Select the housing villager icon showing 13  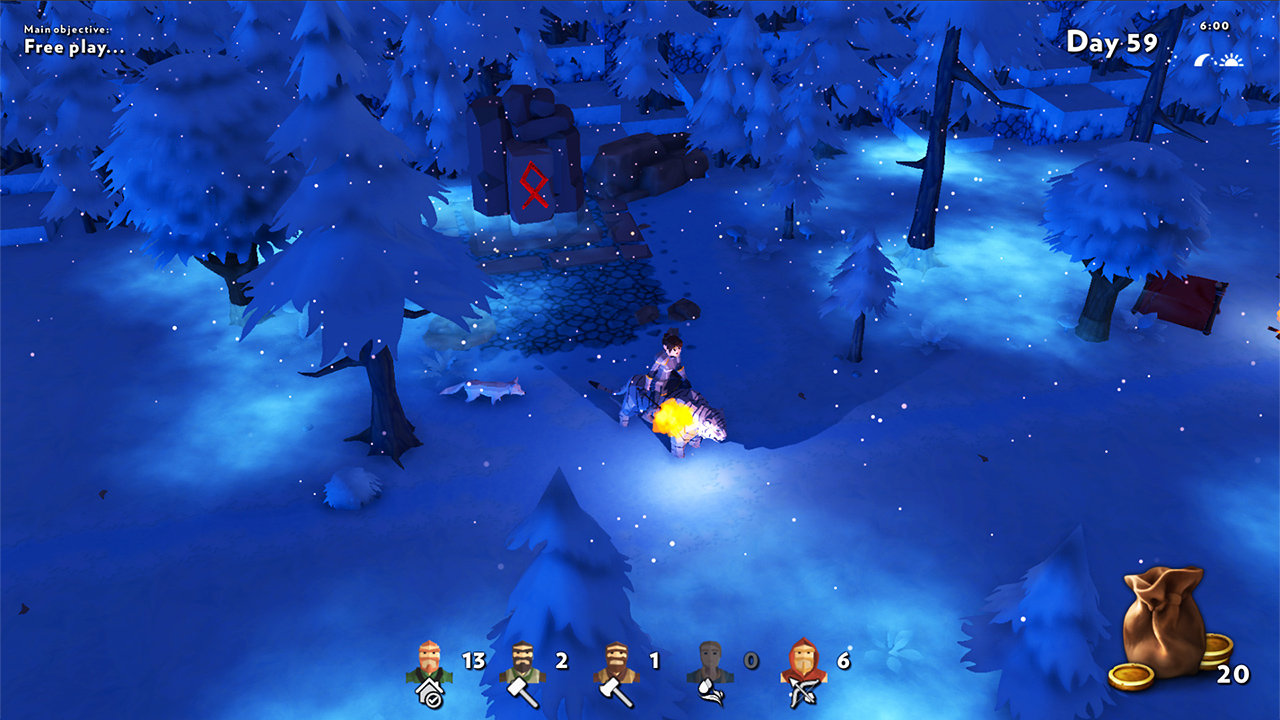[429, 662]
